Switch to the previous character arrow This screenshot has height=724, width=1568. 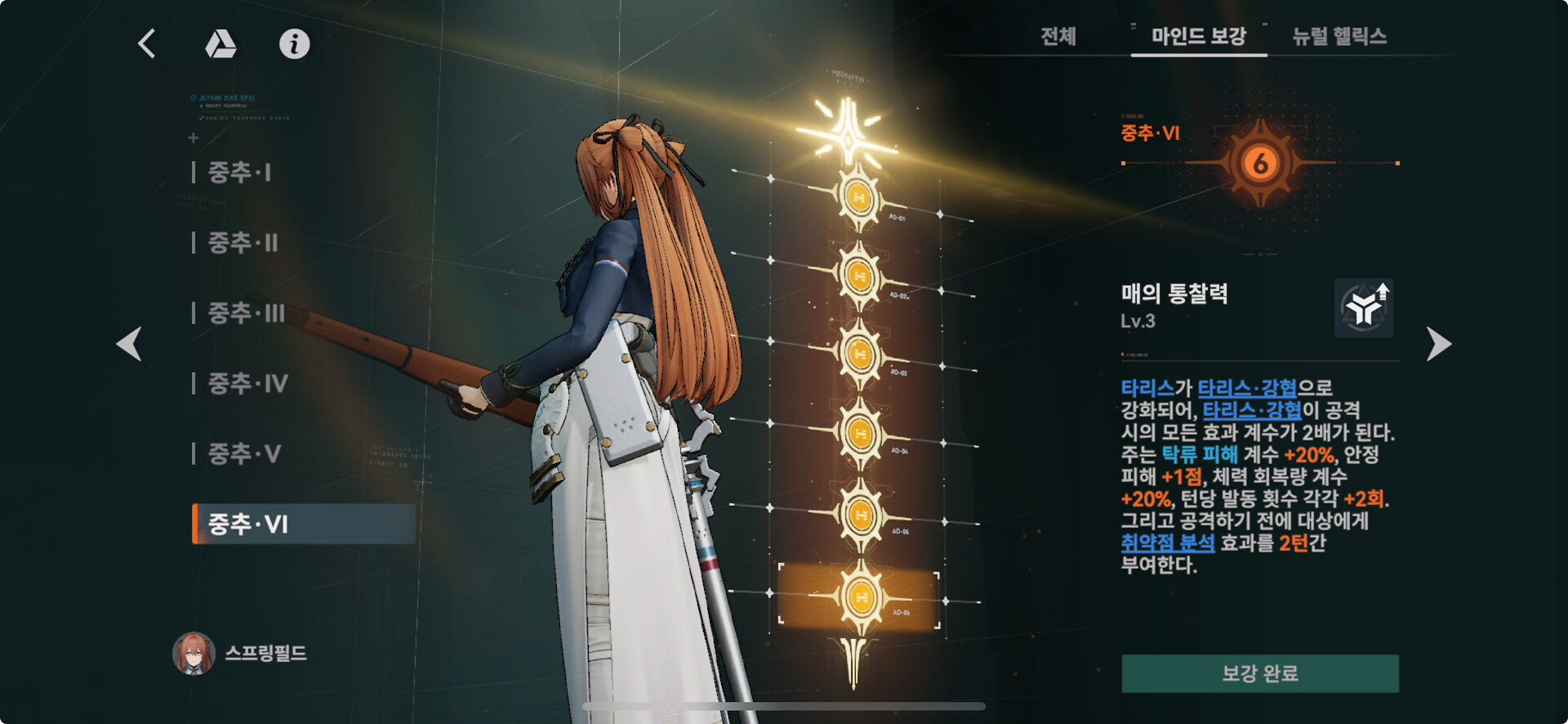(x=129, y=343)
